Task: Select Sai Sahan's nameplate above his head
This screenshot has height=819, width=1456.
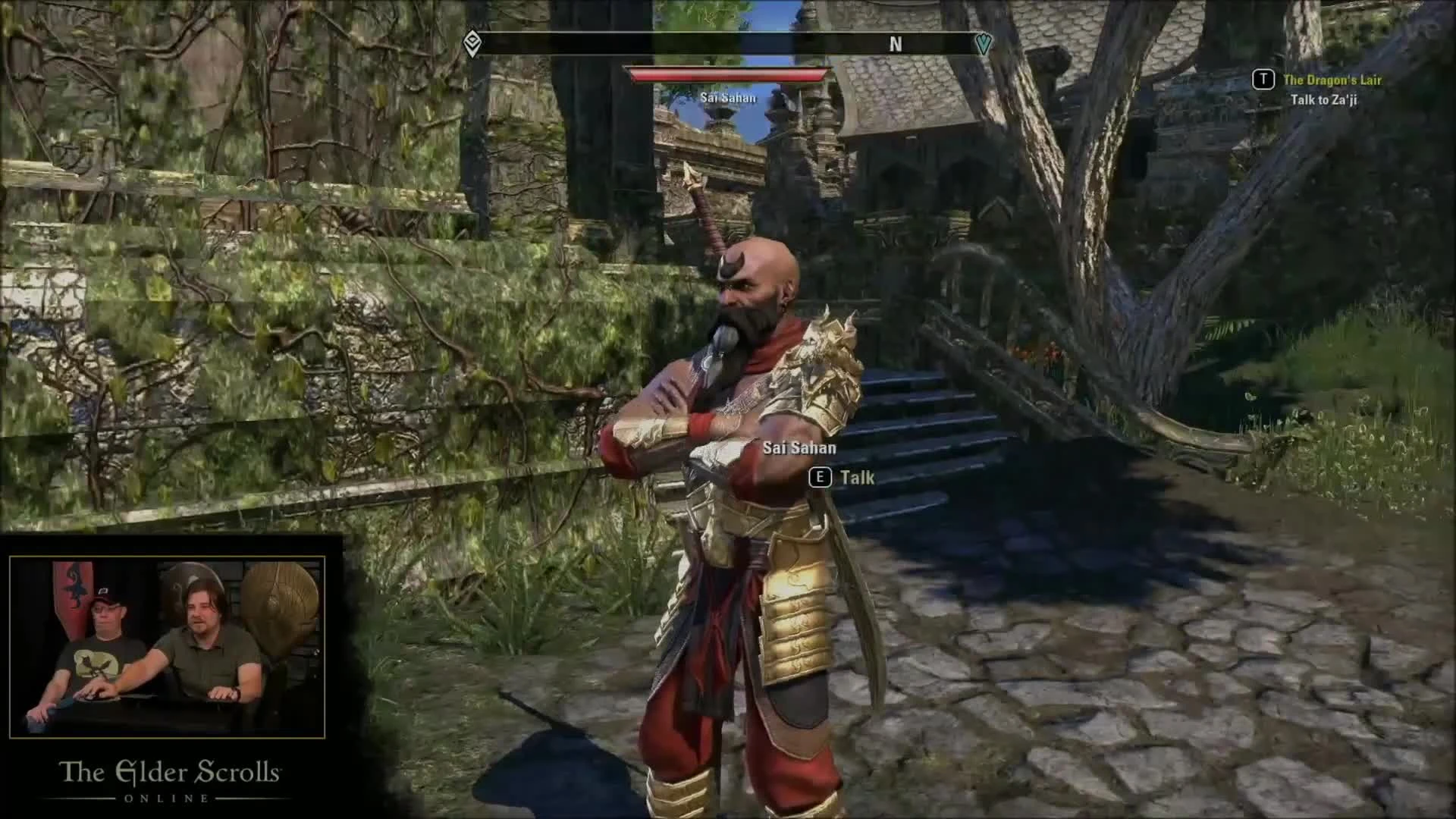Action: coord(729,97)
